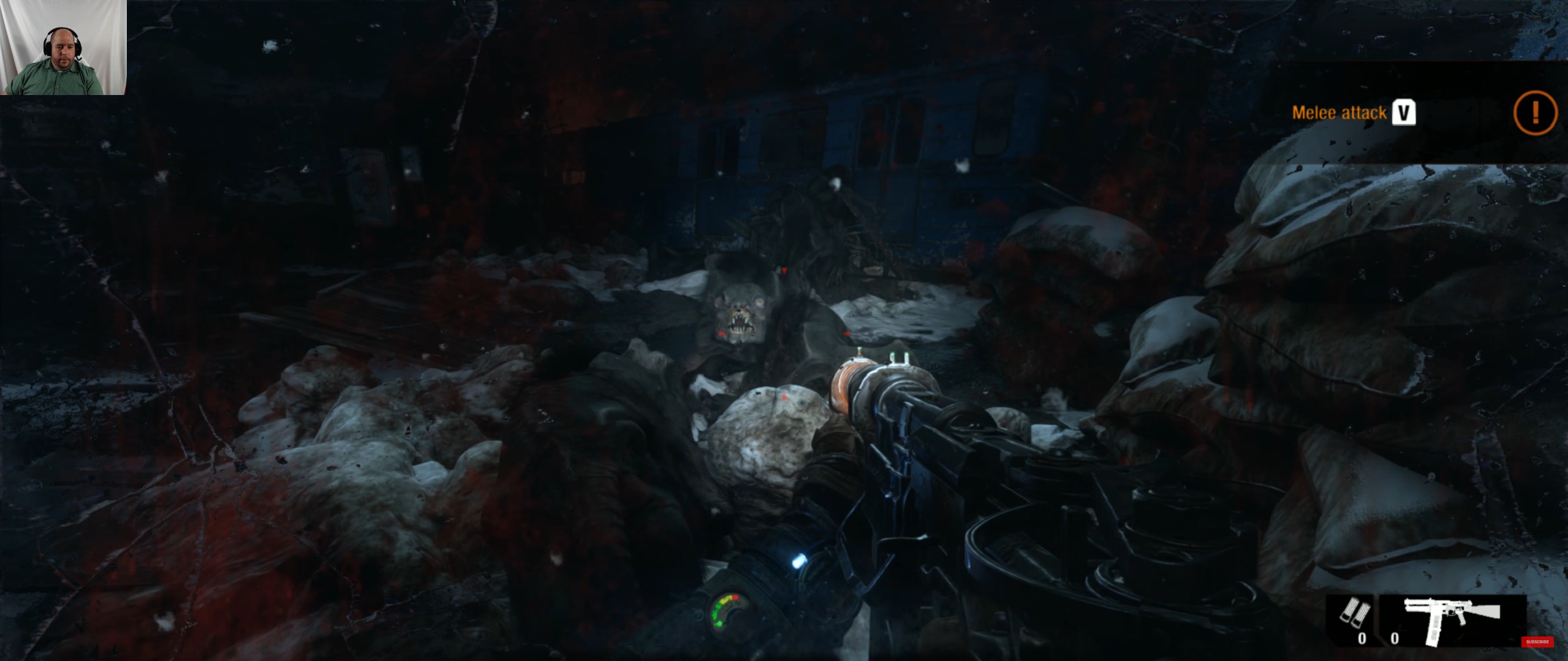Select the submachine gun weapon icon

(1452, 619)
